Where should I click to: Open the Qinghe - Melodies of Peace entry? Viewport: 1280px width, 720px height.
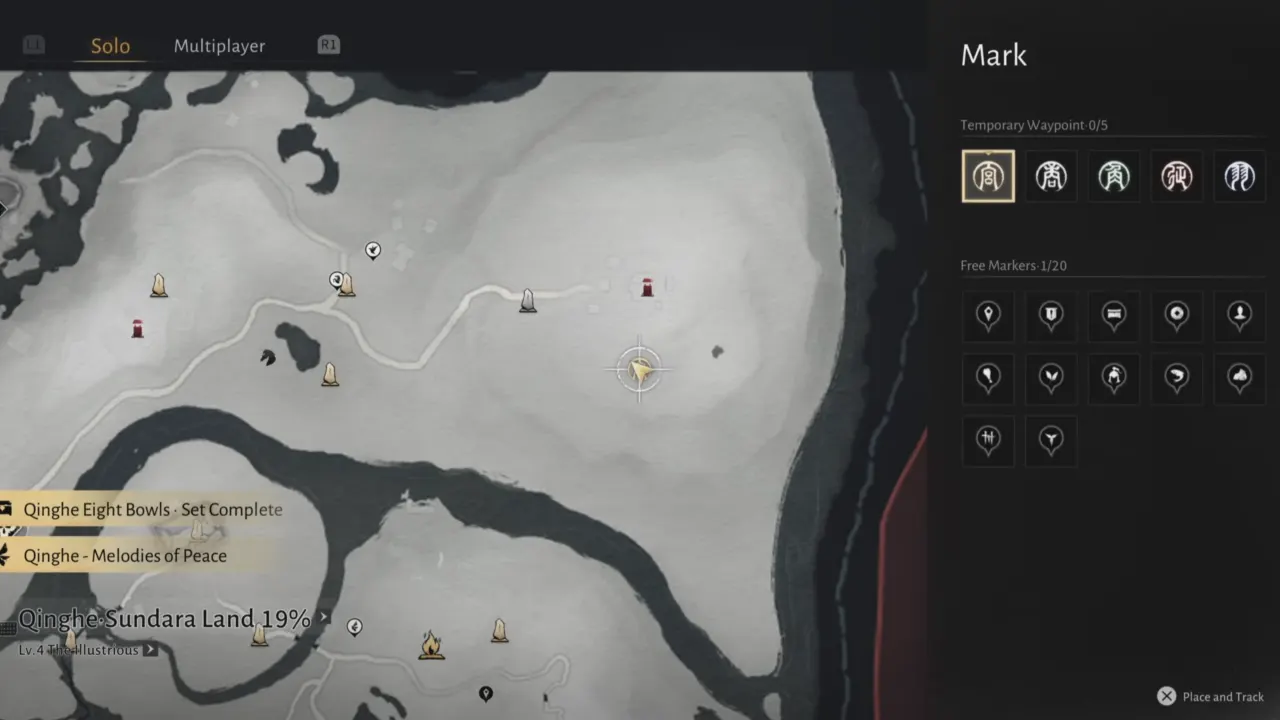[x=125, y=556]
